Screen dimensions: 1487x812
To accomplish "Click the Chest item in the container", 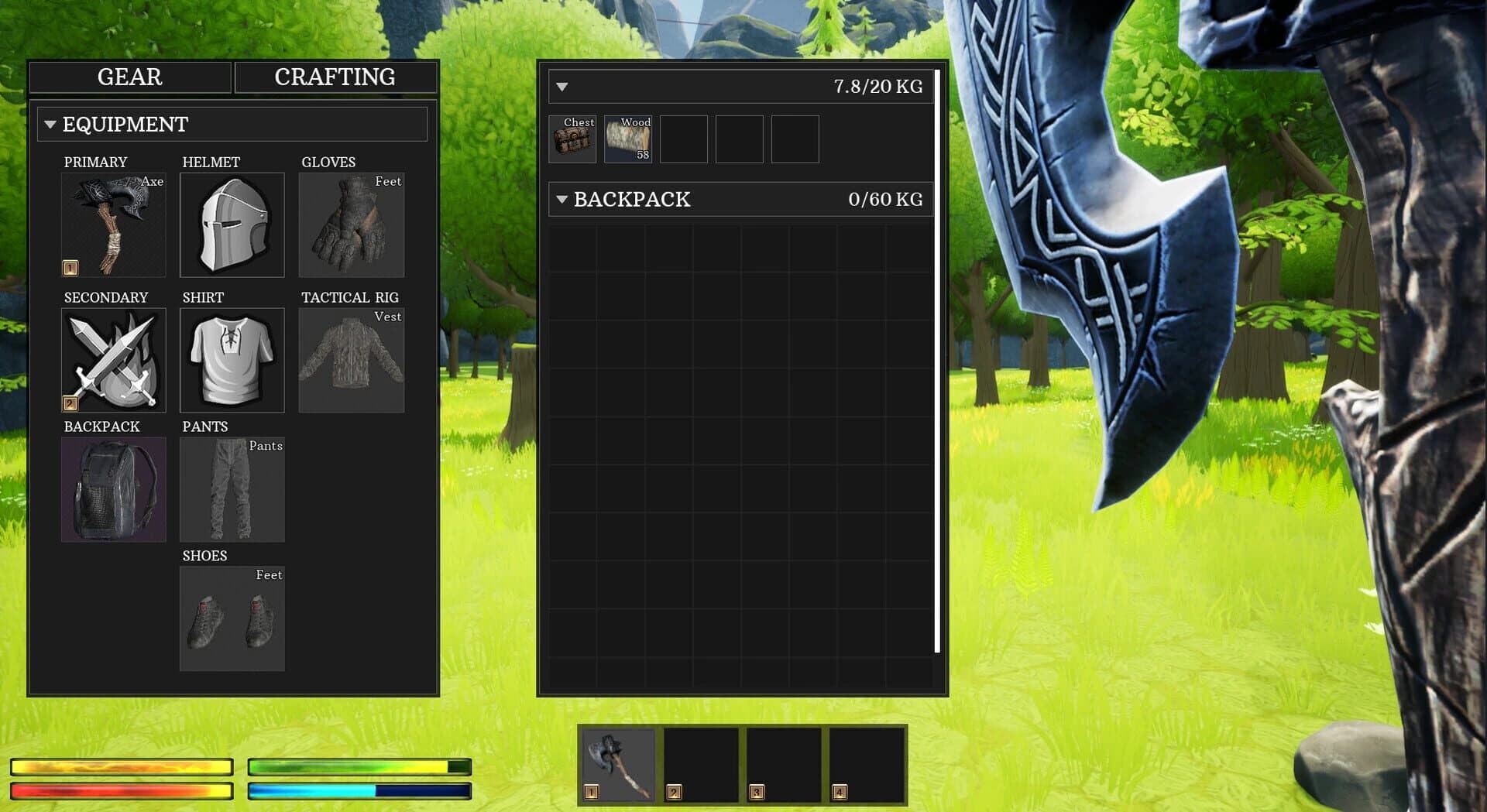I will 572,139.
